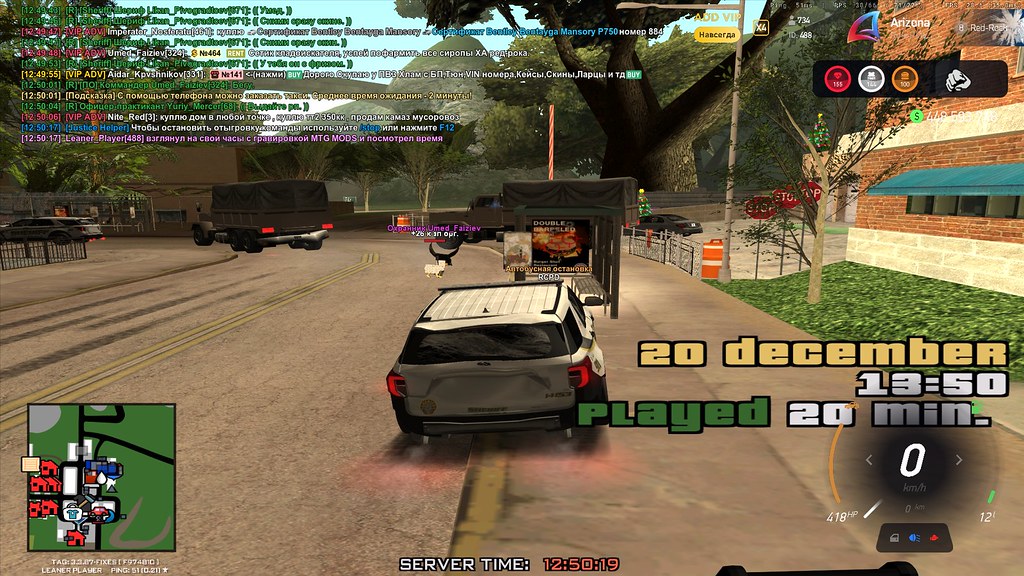The height and width of the screenshot is (576, 1024).
Task: Select the yellow "Навсегда" VIP button
Action: [x=717, y=34]
